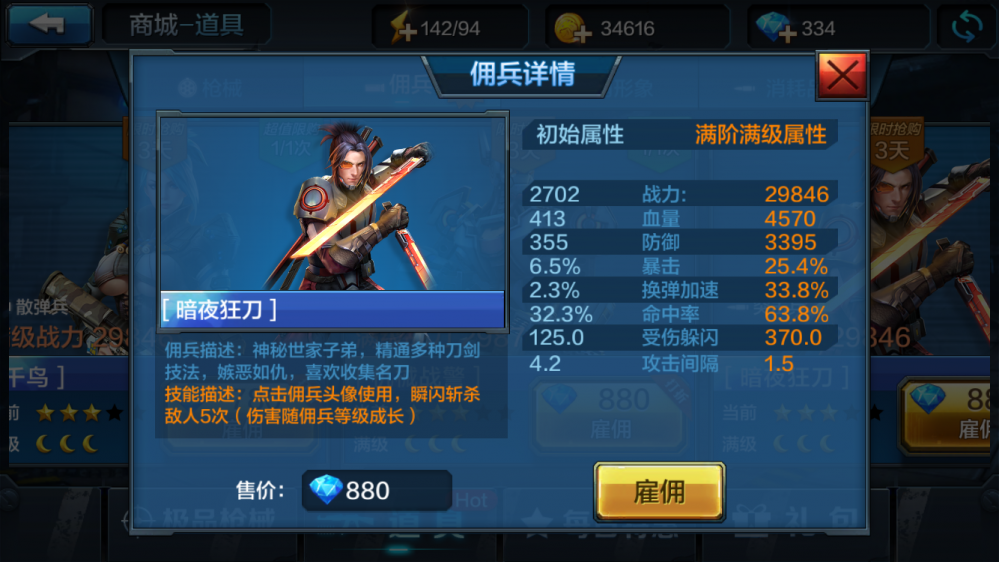
Task: Select the 初始属性 stats header
Action: click(580, 135)
